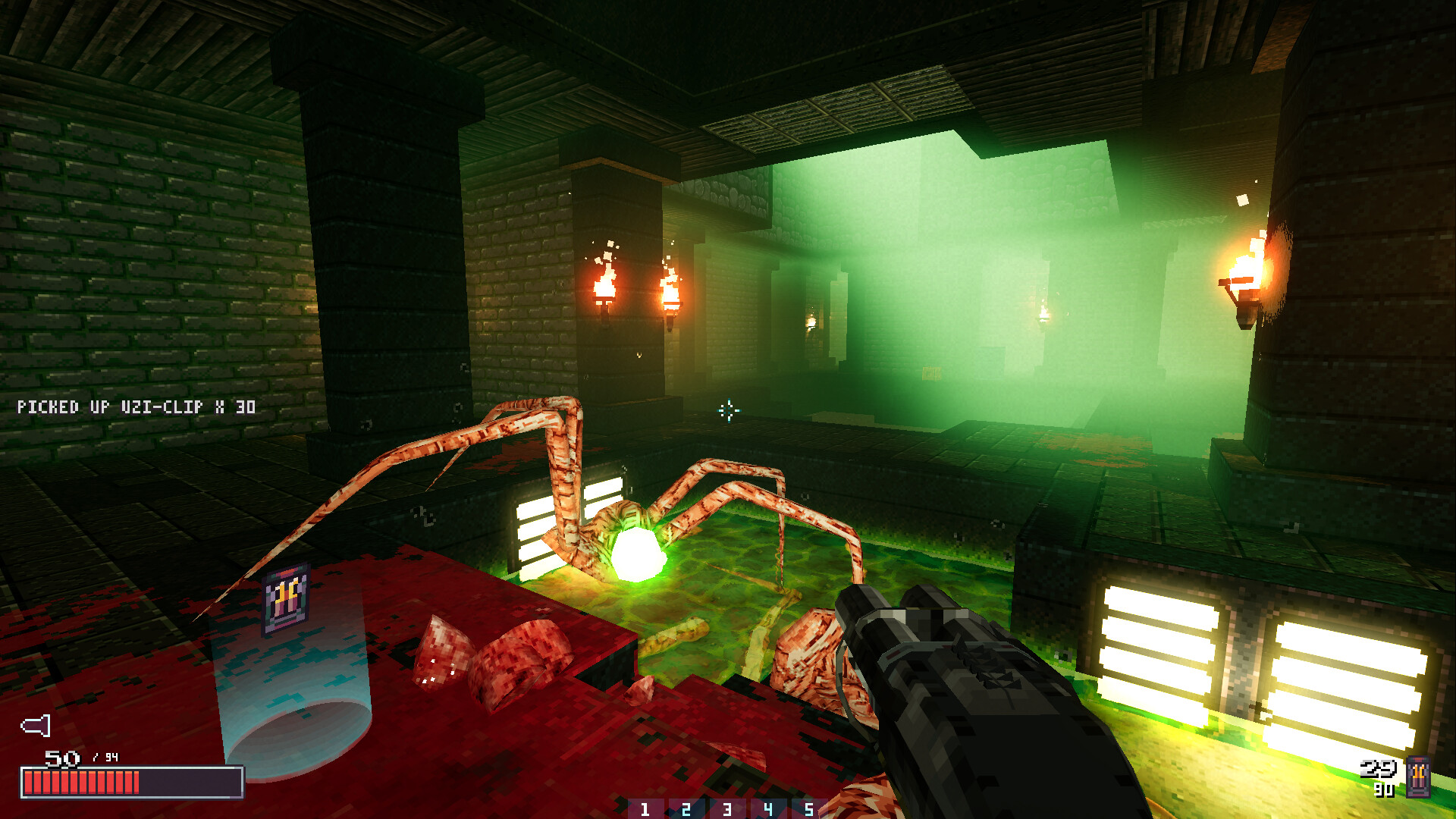The image size is (1456, 819).
Task: Click weapon slot 2 in the hotbar
Action: [x=686, y=808]
